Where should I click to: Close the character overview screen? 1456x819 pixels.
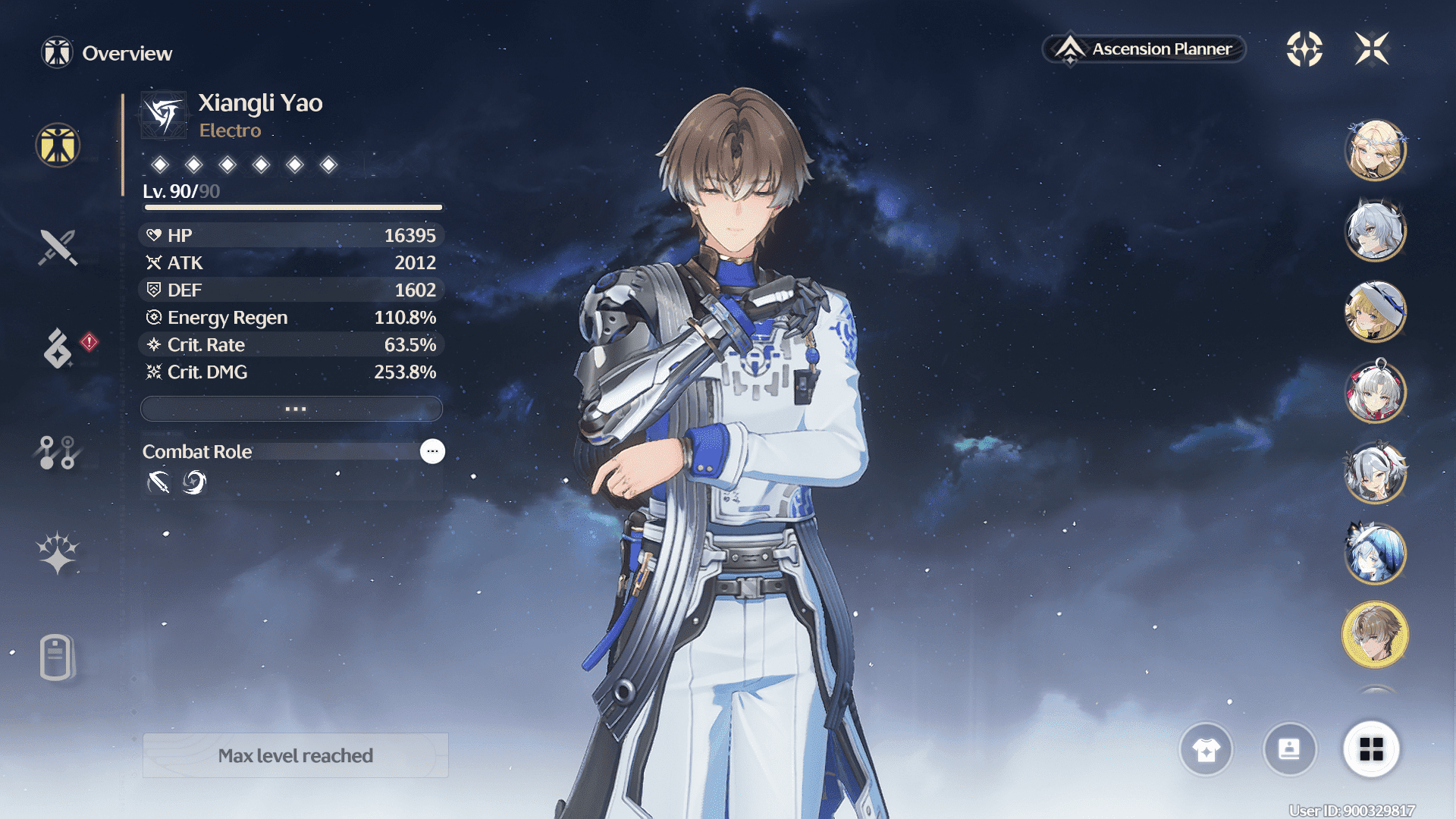[x=1372, y=49]
